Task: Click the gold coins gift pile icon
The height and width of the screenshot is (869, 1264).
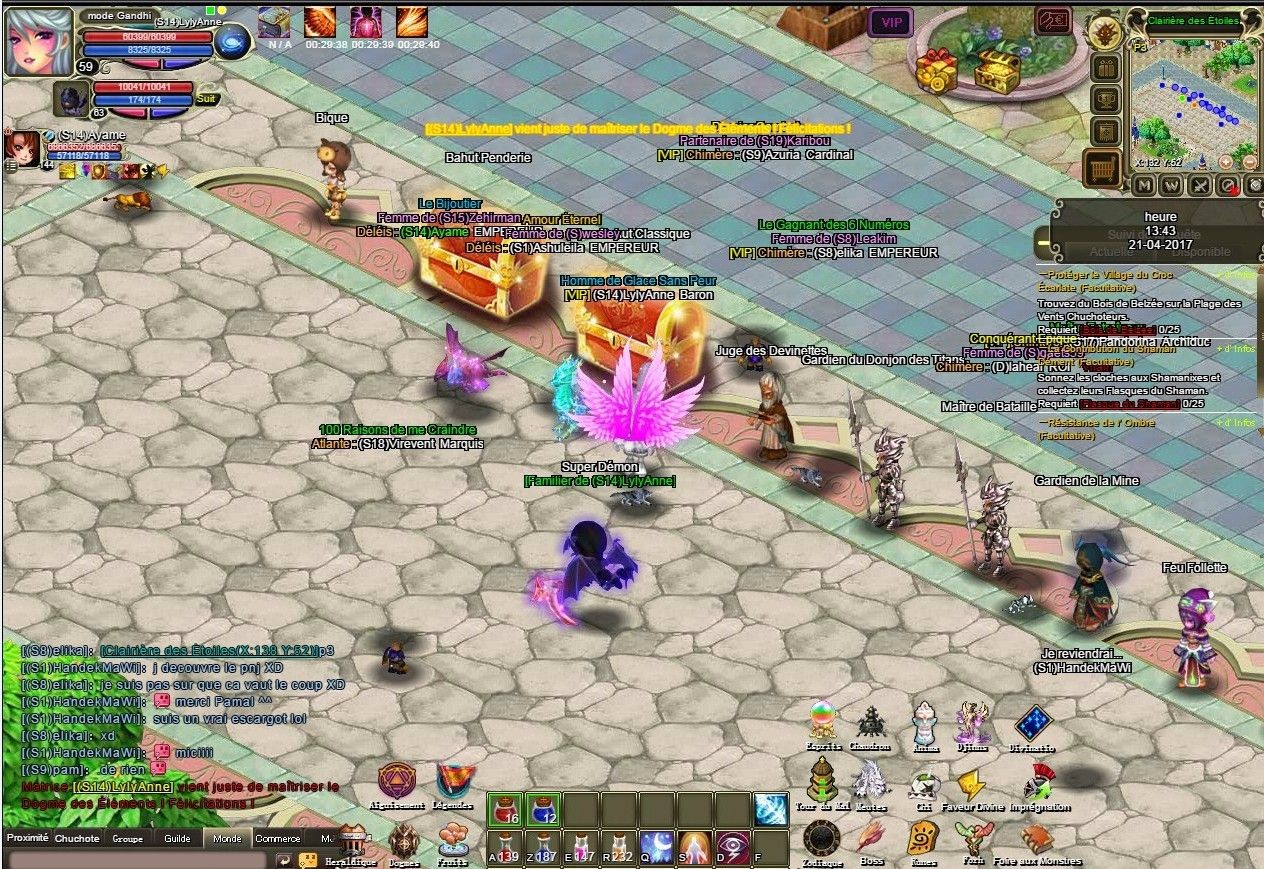Action: [937, 66]
